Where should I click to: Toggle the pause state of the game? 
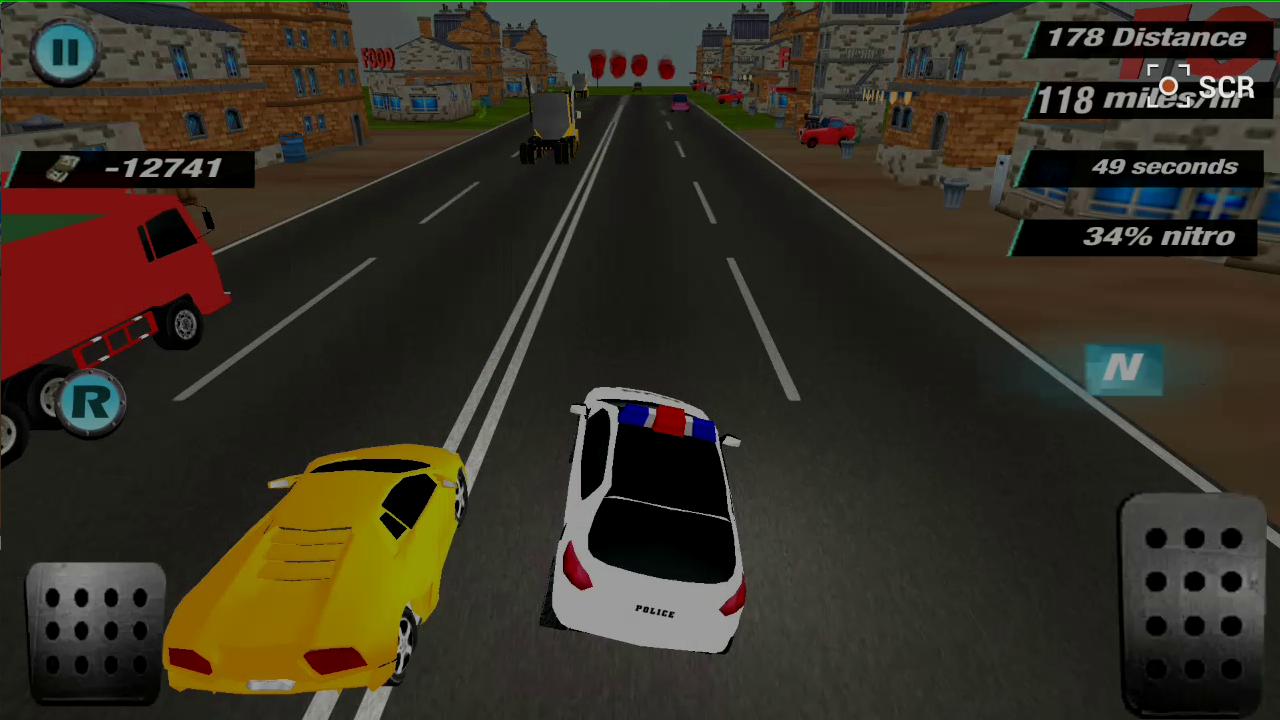(65, 52)
